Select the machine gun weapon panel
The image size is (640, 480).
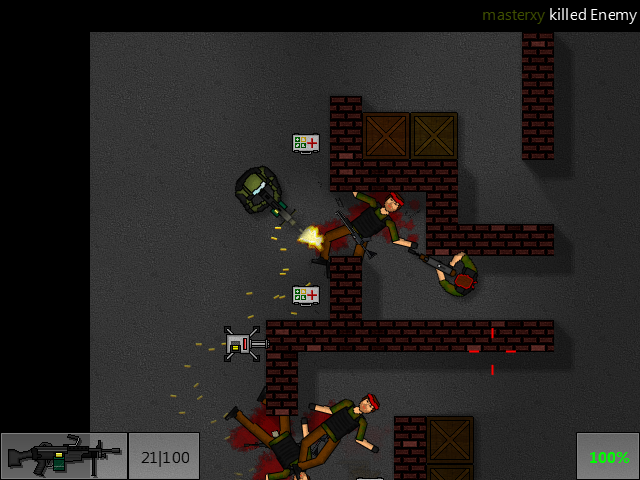64,456
